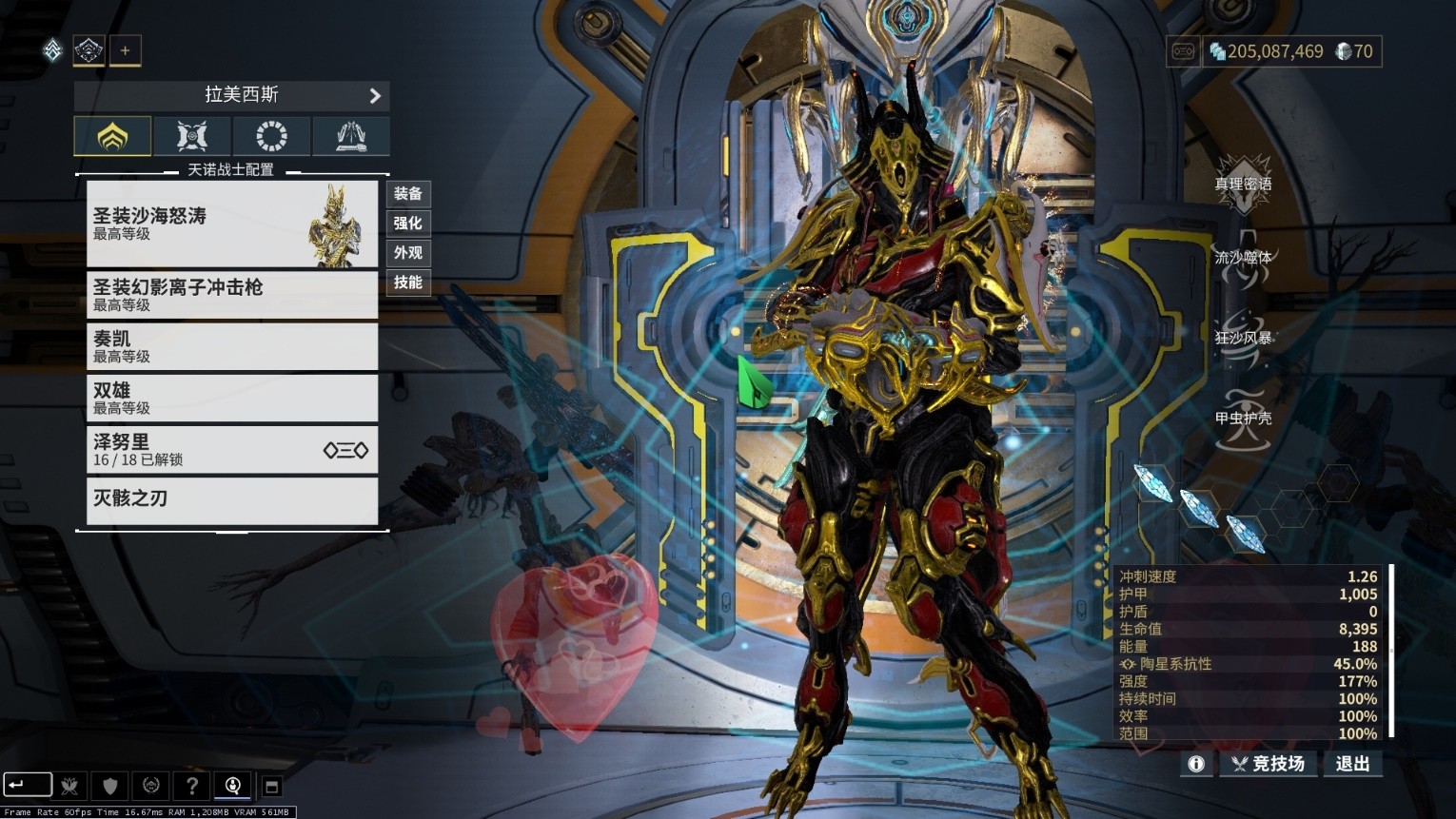
Task: Switch to the gear wheel tab
Action: tap(271, 136)
